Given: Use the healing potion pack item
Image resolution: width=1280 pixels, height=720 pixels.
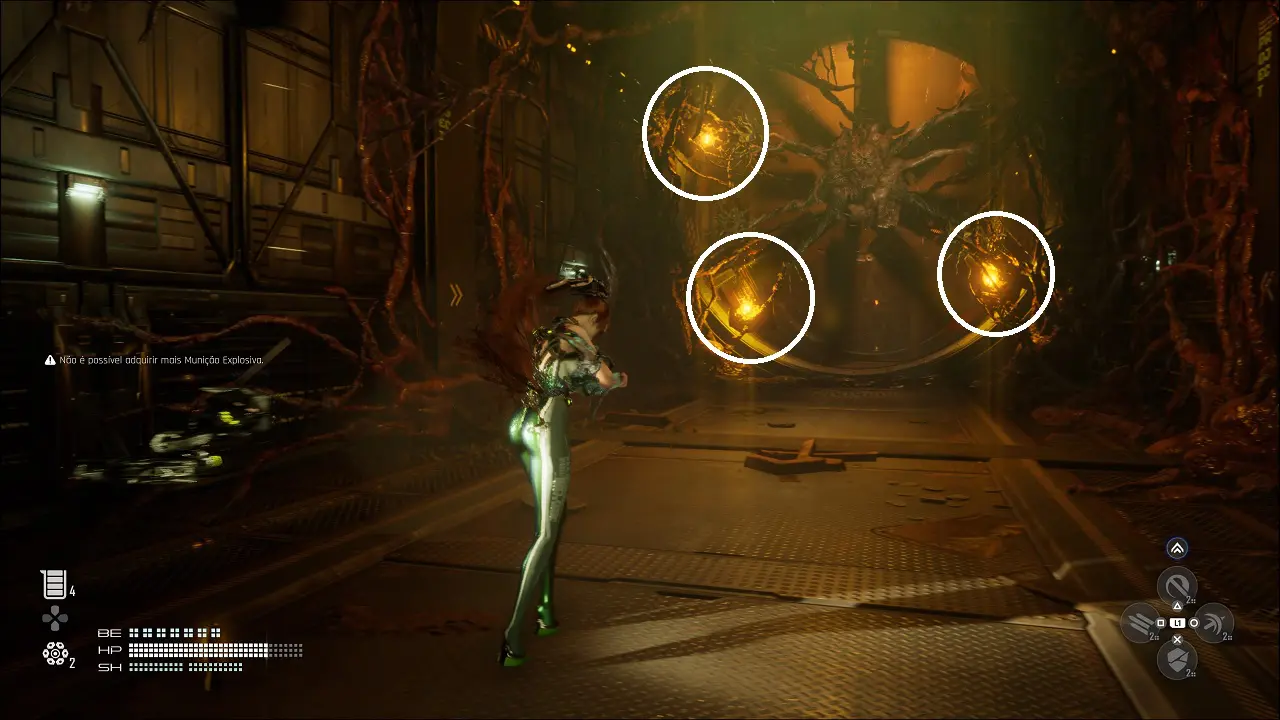Looking at the screenshot, I should [52, 585].
